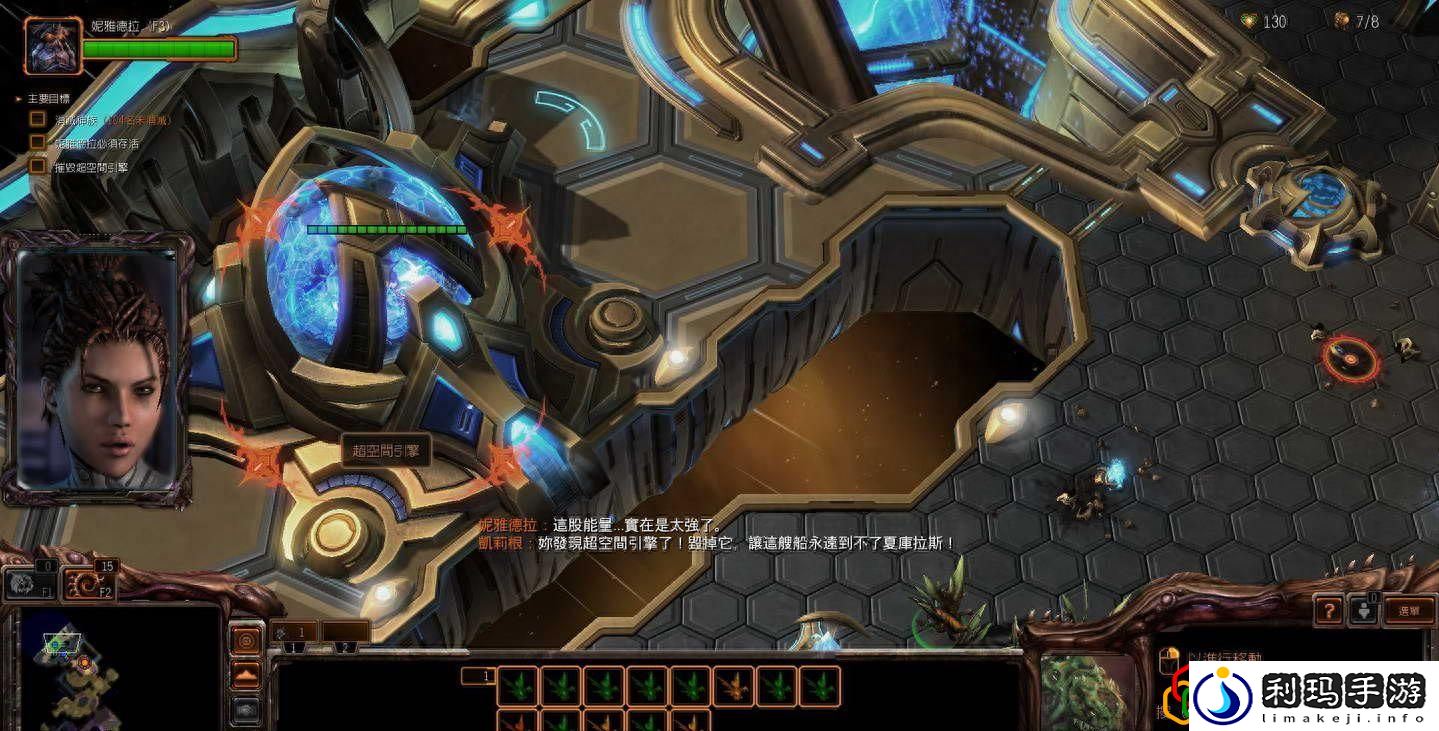This screenshot has width=1439, height=731.
Task: Select the F2 Zerg army swarm icon
Action: (88, 583)
